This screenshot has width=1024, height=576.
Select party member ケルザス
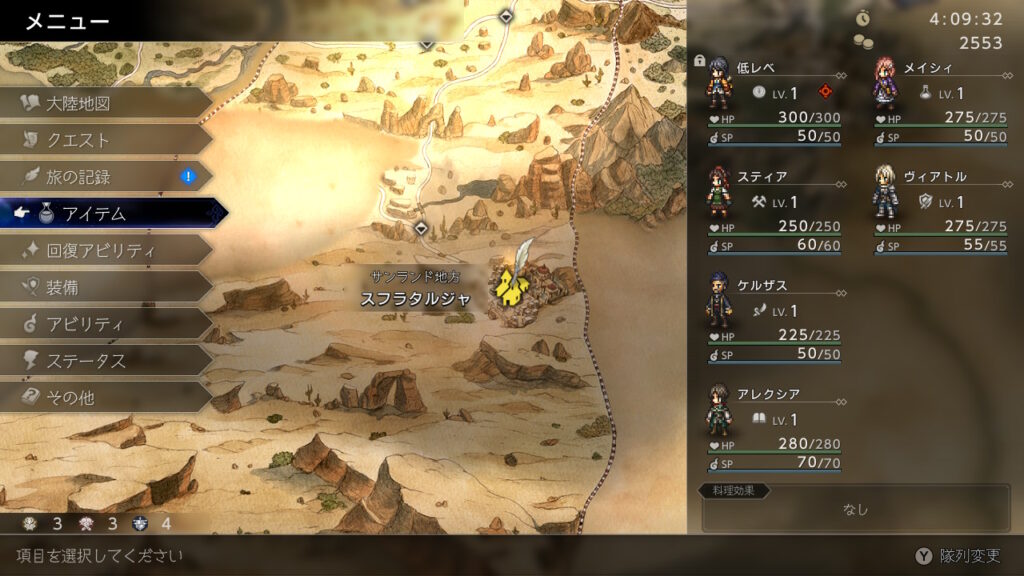(772, 318)
